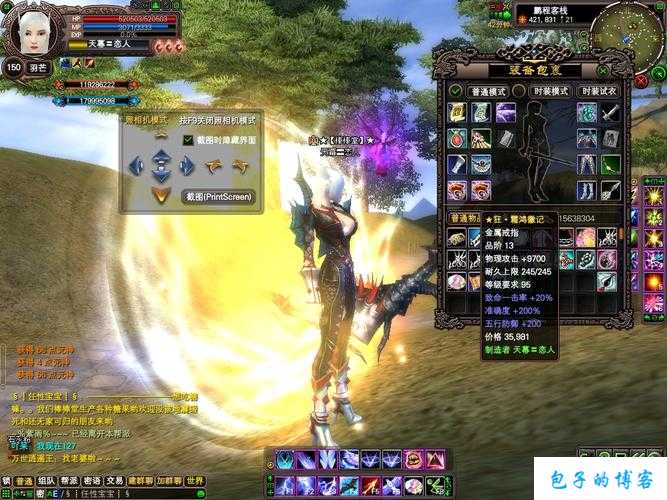
Task: Toggle the 截图时隐藏界面 checkbox
Action: (x=188, y=141)
